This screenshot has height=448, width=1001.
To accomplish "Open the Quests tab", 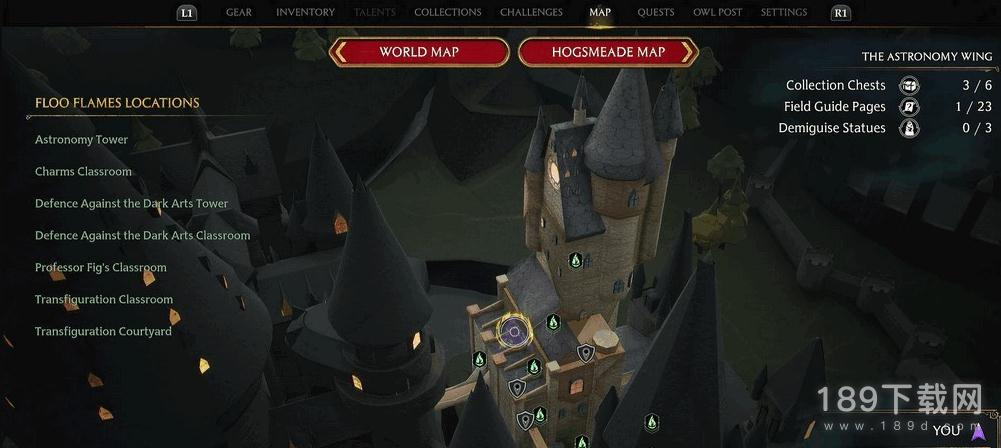I will 656,13.
